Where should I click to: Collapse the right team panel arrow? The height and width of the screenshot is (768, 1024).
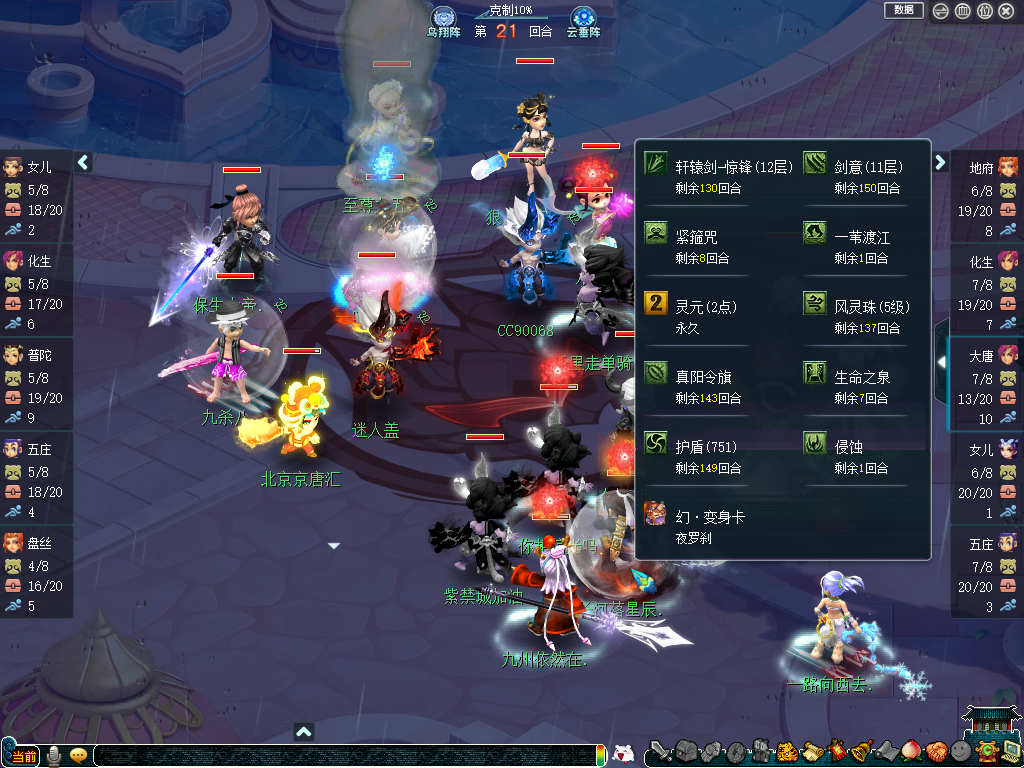(x=940, y=162)
